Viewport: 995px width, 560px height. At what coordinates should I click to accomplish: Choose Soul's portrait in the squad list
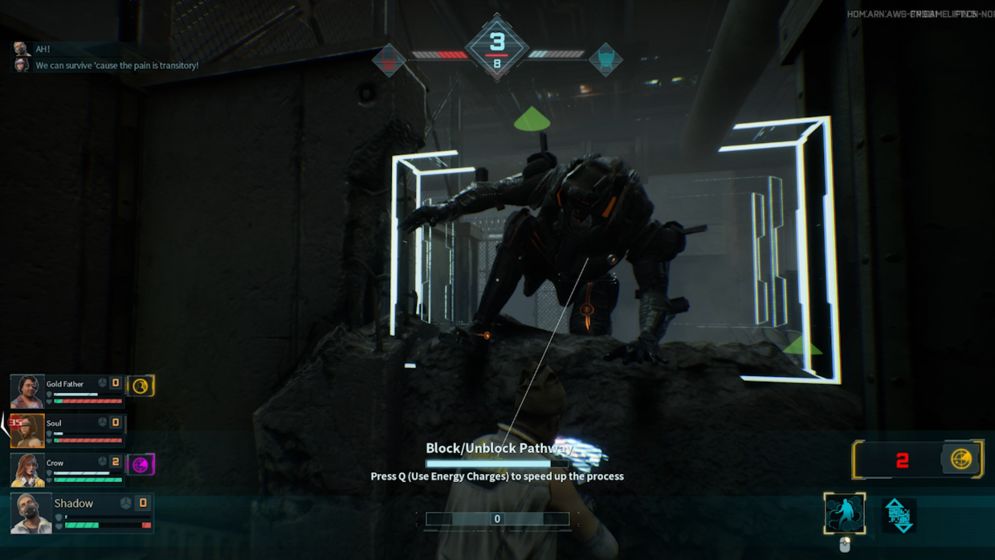[x=27, y=430]
